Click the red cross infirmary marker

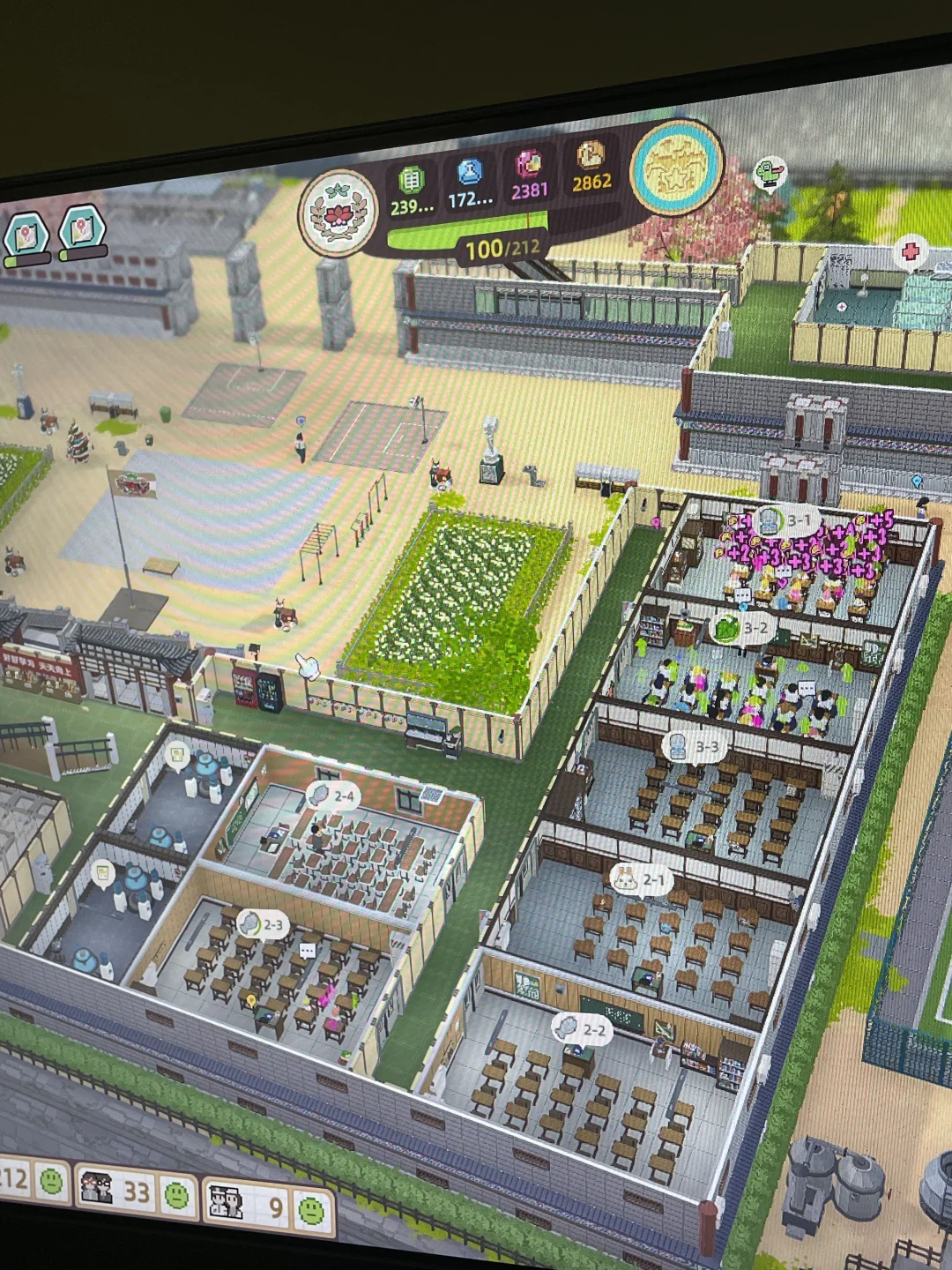click(x=910, y=251)
